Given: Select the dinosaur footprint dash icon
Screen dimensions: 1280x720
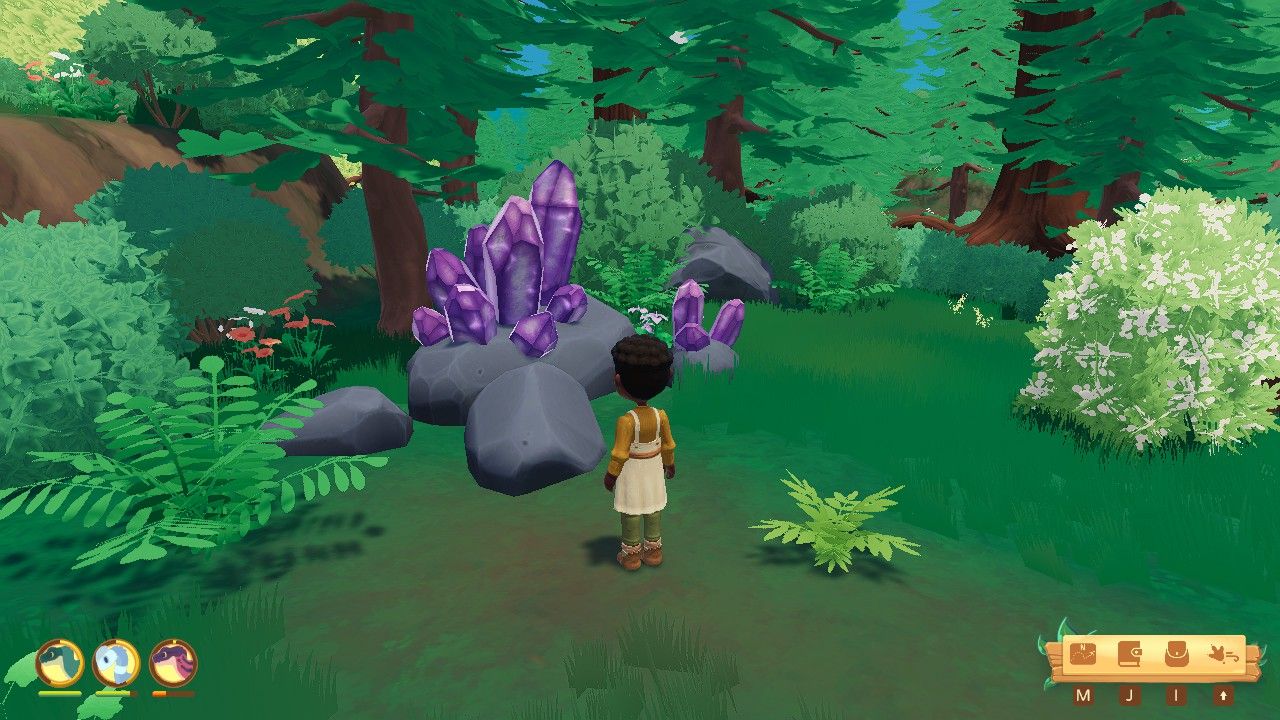Looking at the screenshot, I should 1222,655.
